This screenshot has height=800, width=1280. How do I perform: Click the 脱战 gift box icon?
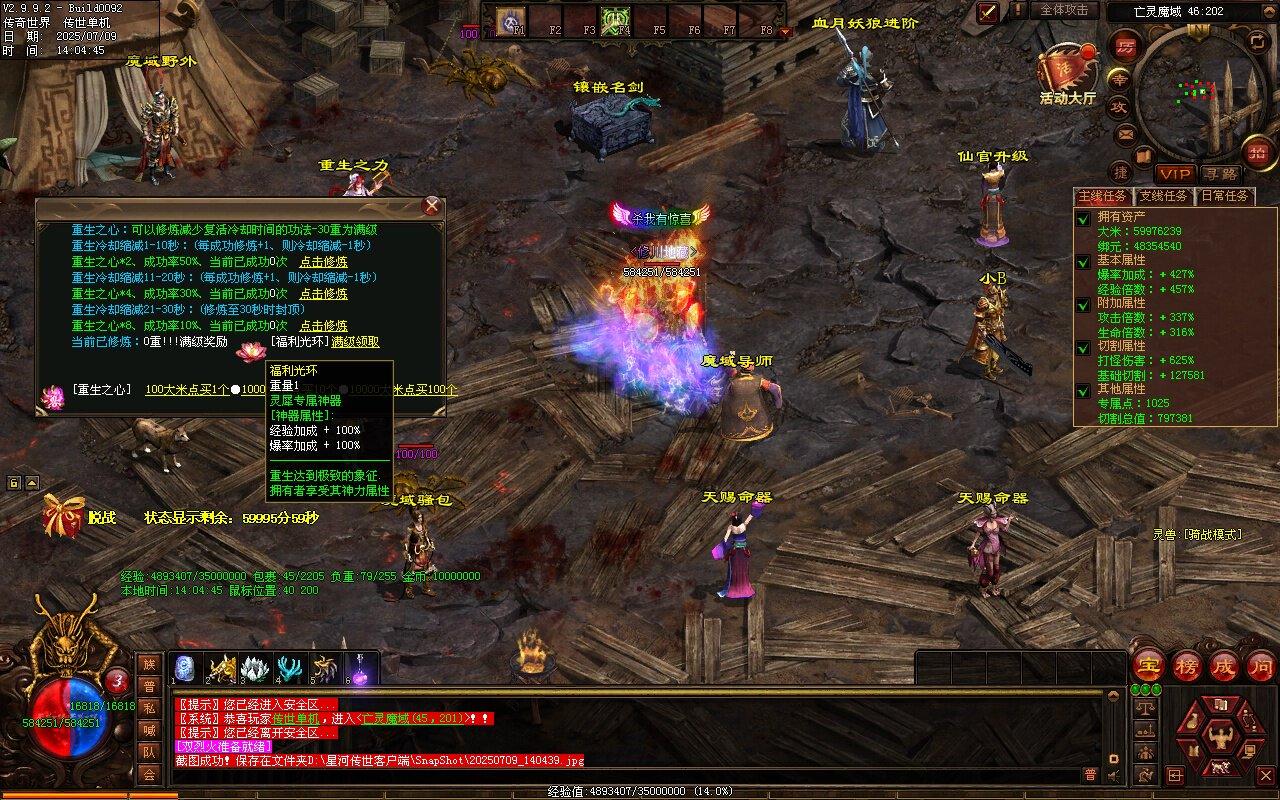pos(61,516)
